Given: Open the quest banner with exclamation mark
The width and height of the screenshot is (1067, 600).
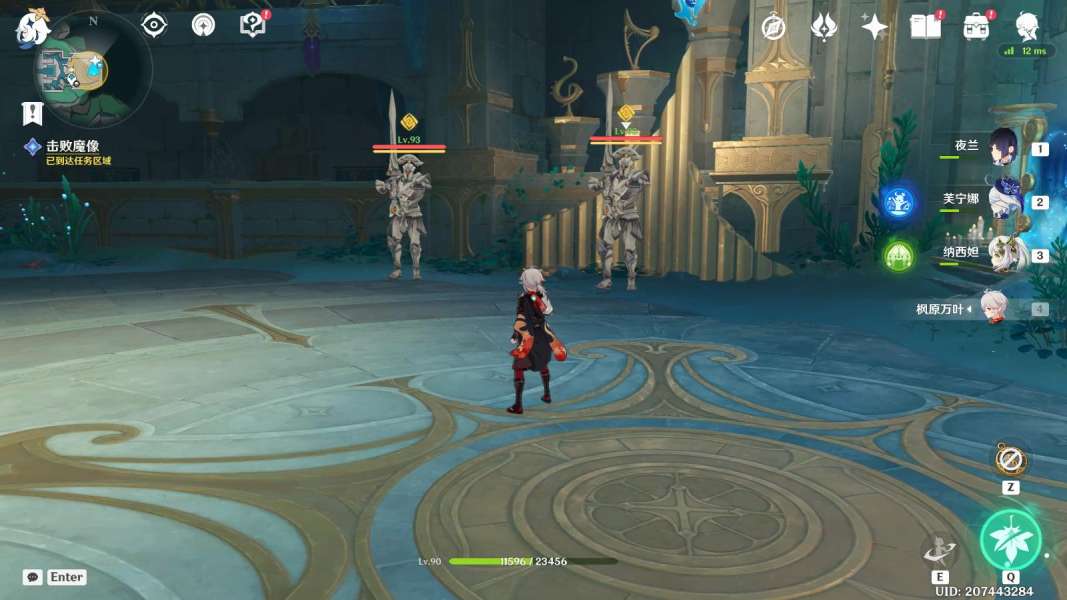Looking at the screenshot, I should click(32, 112).
